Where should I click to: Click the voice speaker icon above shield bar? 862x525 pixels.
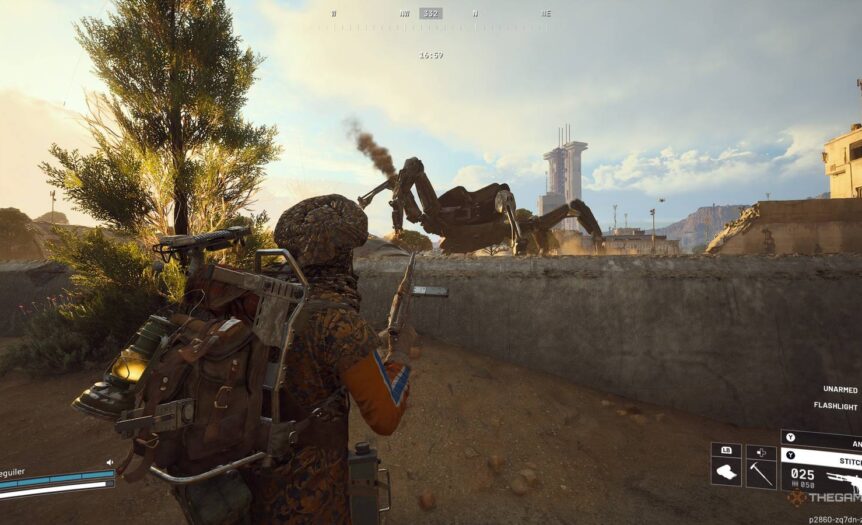108,463
